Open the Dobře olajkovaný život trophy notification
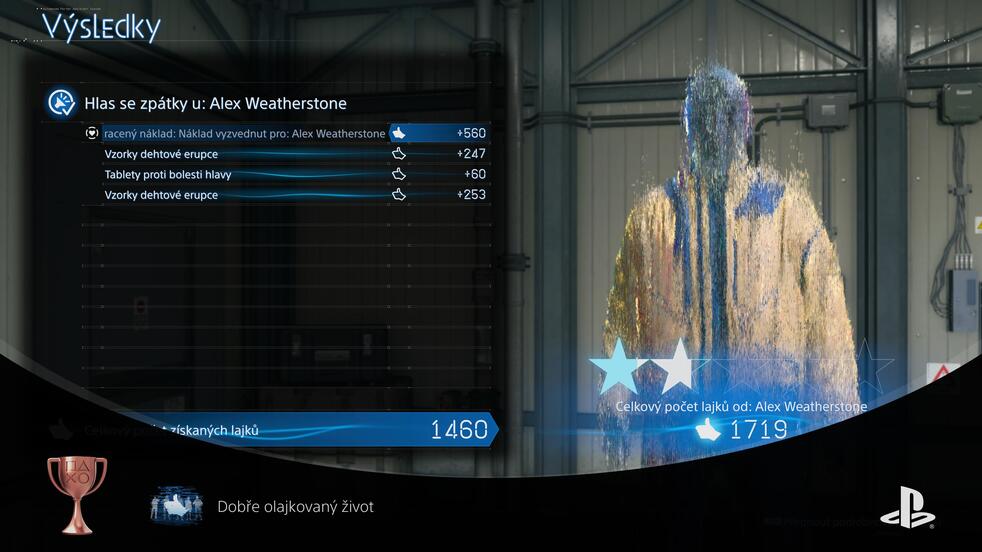This screenshot has height=552, width=982. pyautogui.click(x=295, y=507)
